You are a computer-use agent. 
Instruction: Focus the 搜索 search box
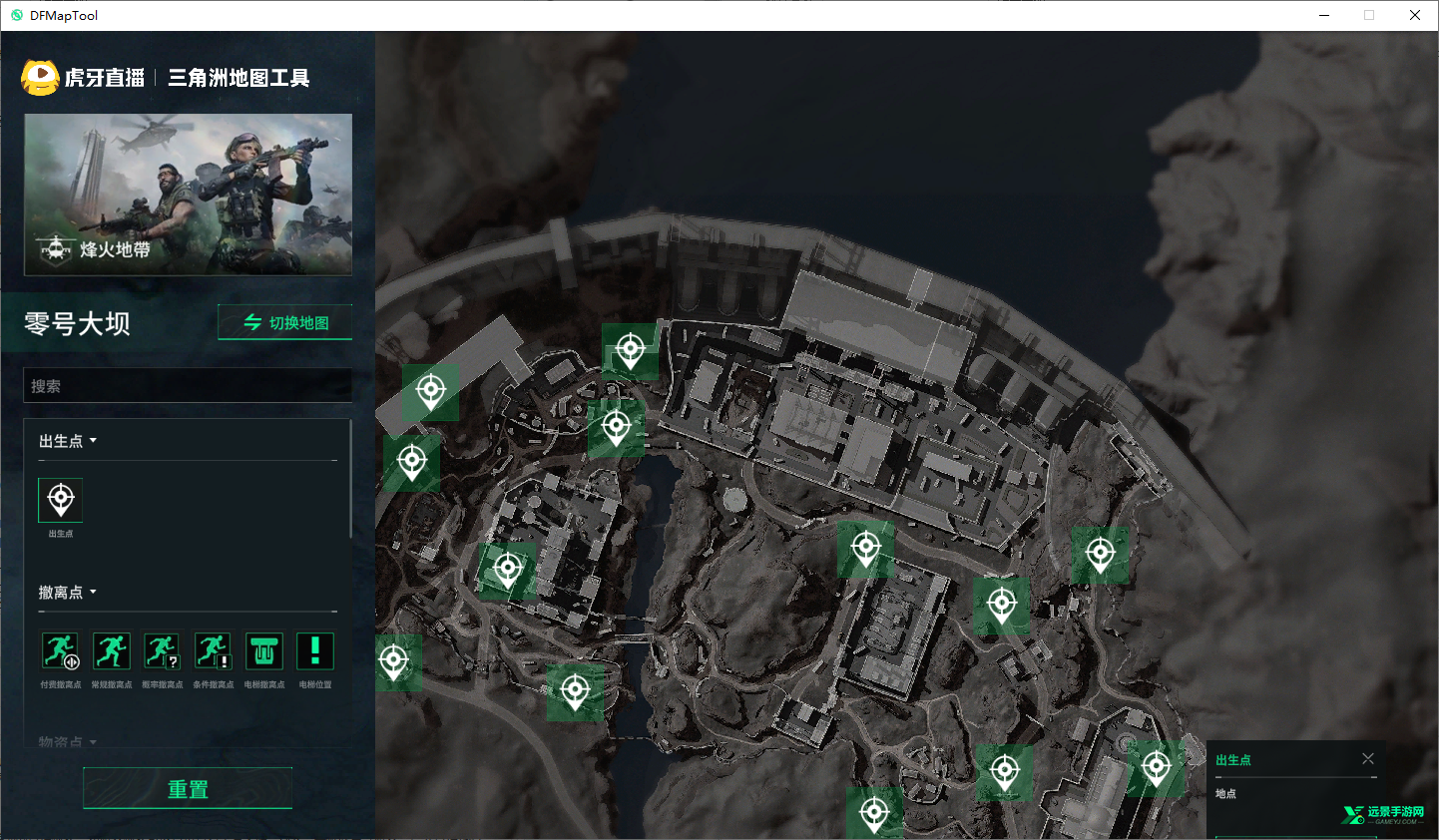click(188, 386)
